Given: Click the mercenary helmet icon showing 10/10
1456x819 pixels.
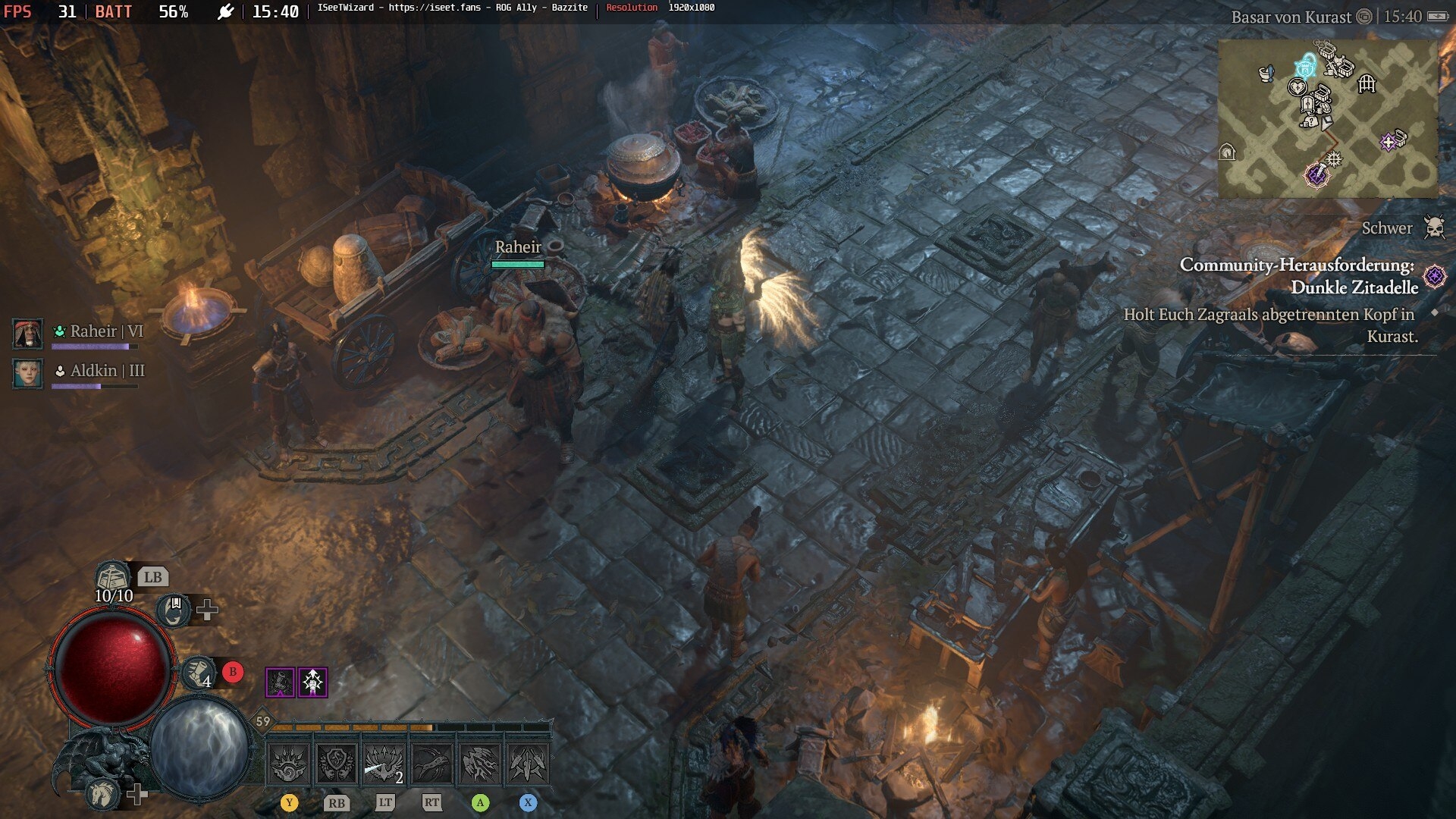Looking at the screenshot, I should pos(113,578).
